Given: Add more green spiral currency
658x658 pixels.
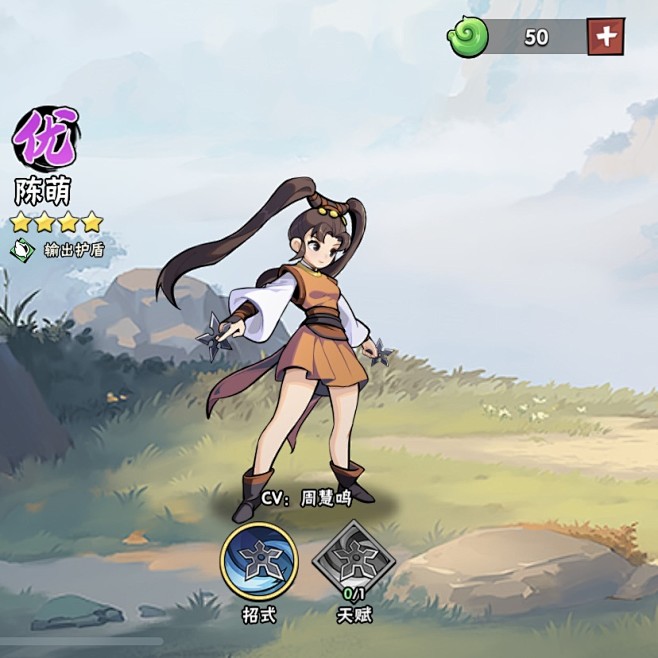Looking at the screenshot, I should coord(606,37).
